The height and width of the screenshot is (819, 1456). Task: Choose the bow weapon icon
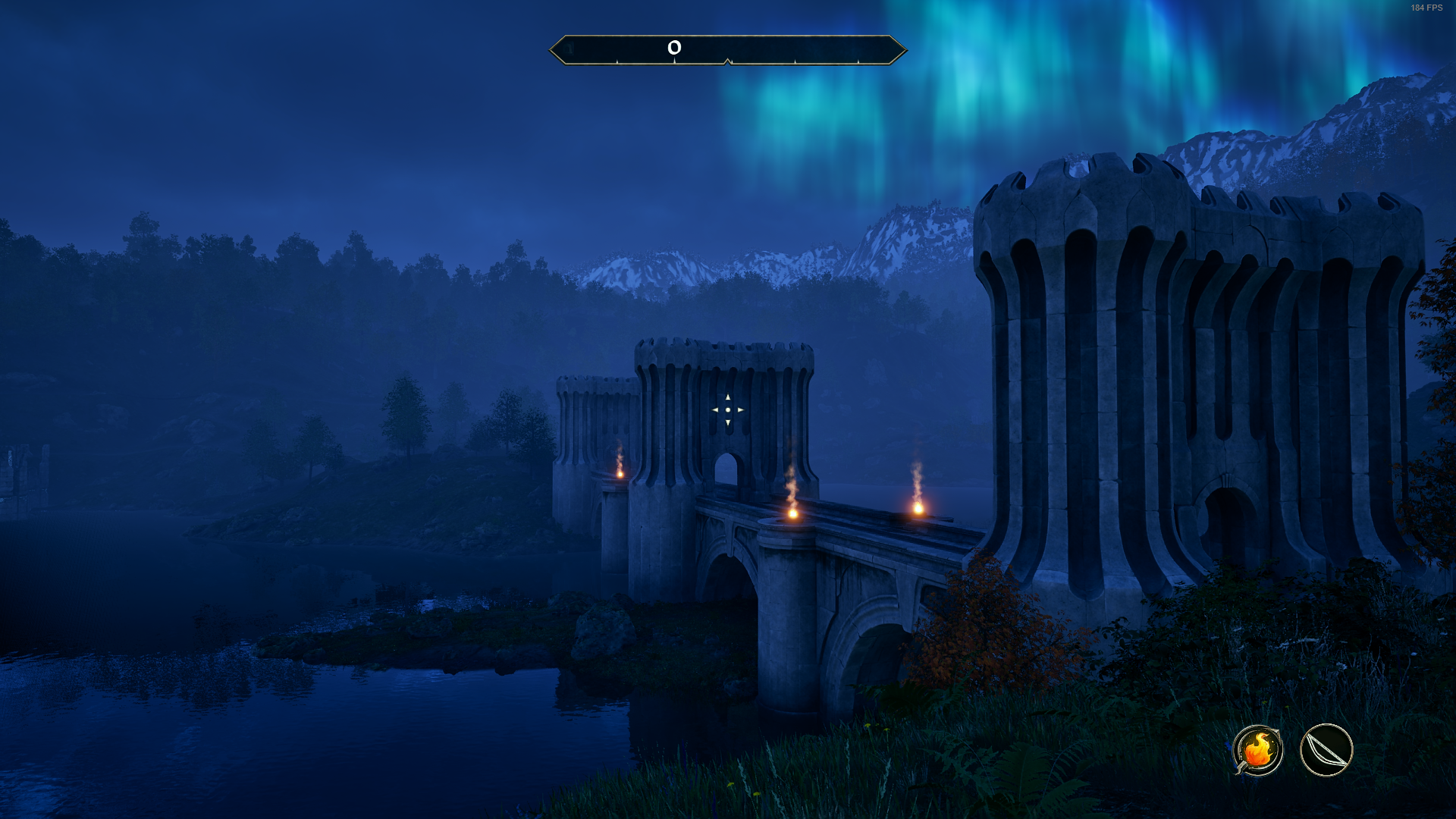click(x=1326, y=750)
